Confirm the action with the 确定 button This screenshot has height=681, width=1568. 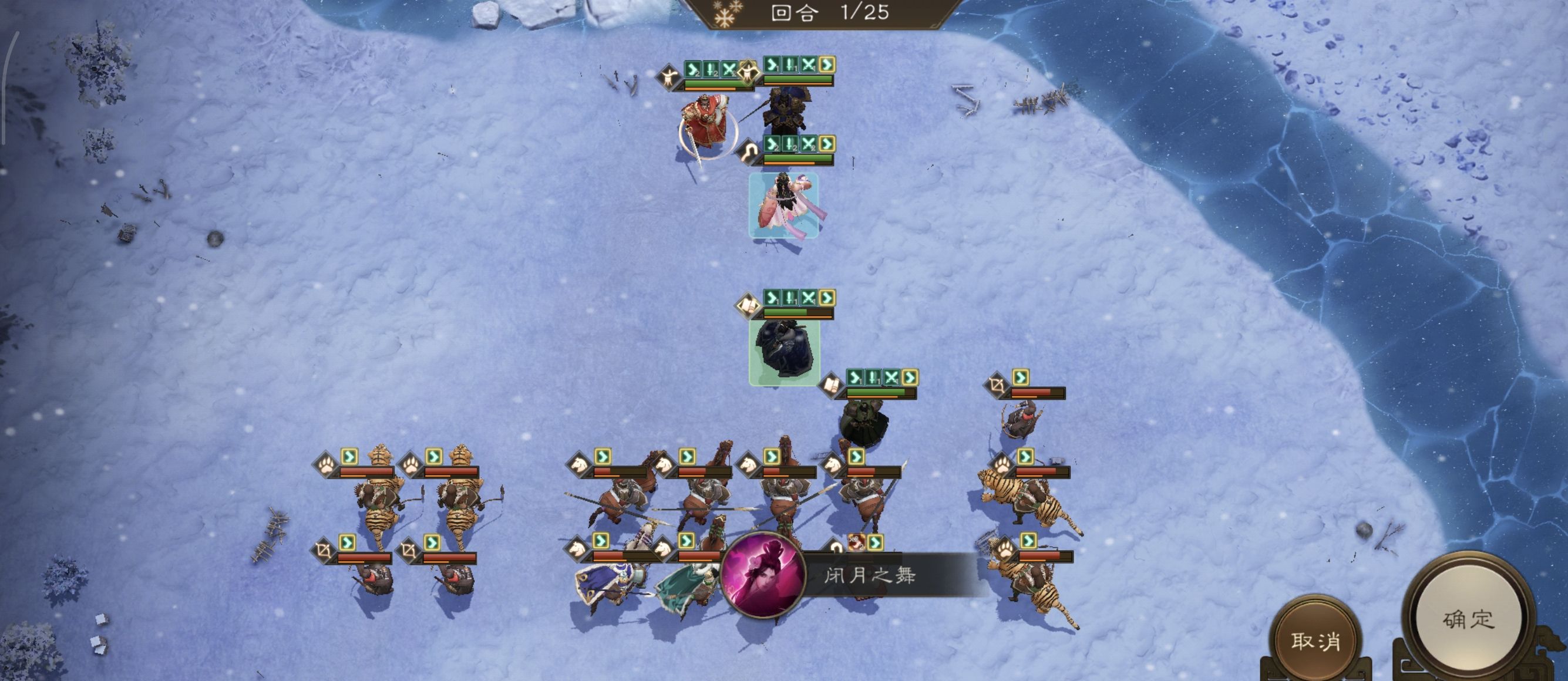[1468, 619]
